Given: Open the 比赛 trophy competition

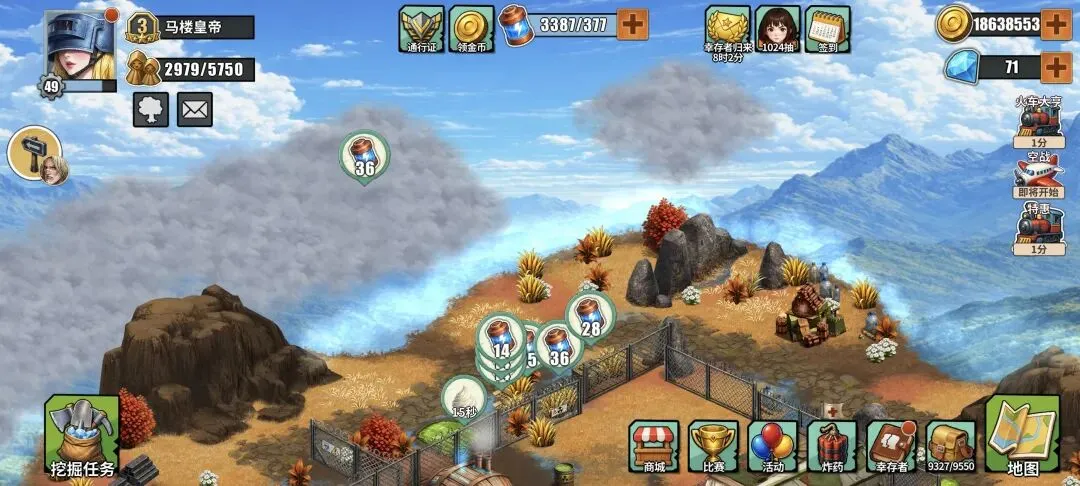Looking at the screenshot, I should (x=713, y=446).
